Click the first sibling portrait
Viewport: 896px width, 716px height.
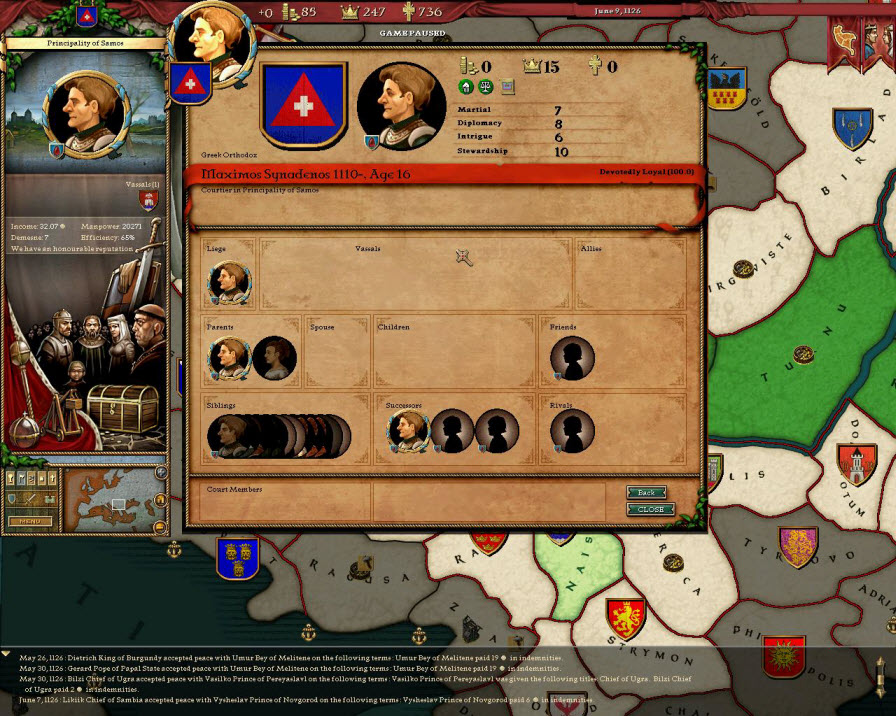coord(225,435)
